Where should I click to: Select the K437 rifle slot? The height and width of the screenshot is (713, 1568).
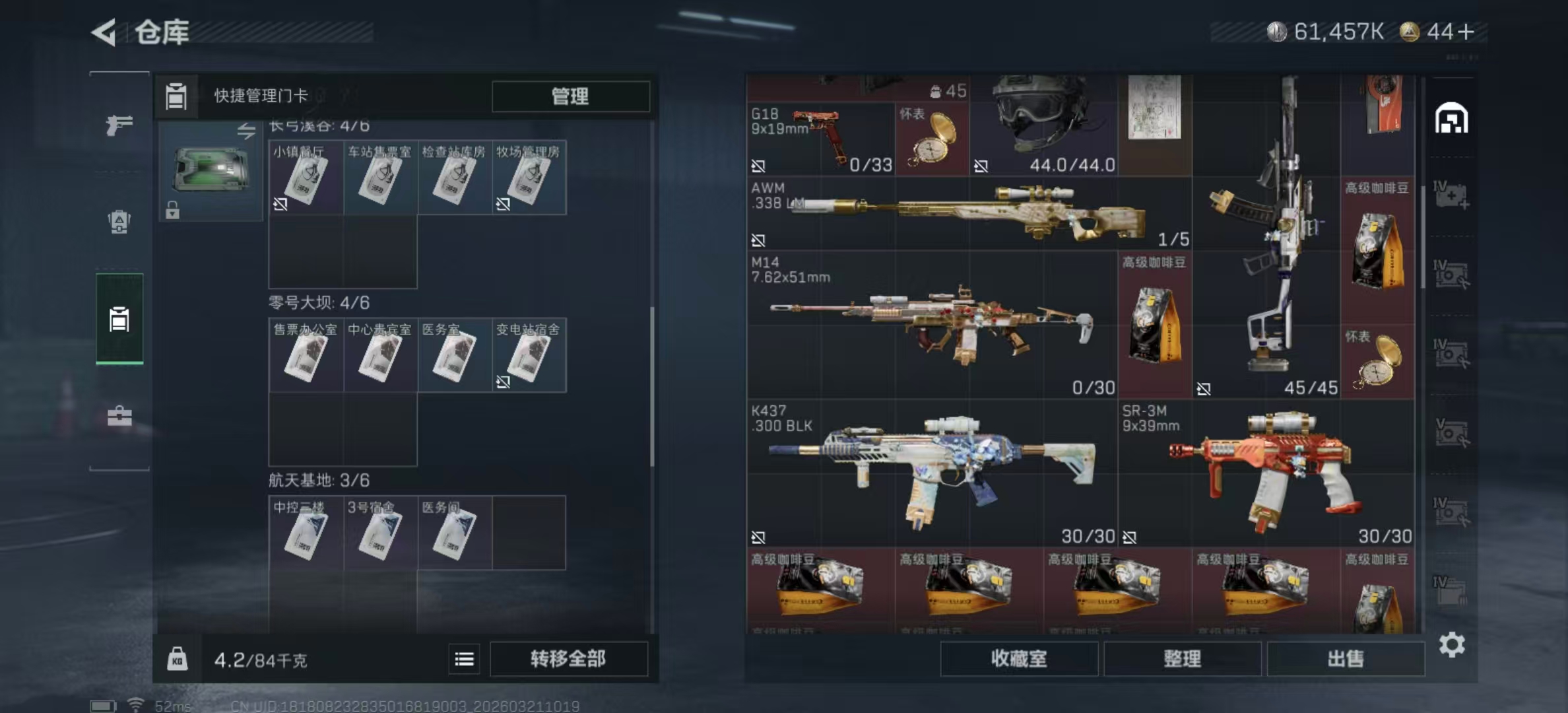(x=931, y=473)
